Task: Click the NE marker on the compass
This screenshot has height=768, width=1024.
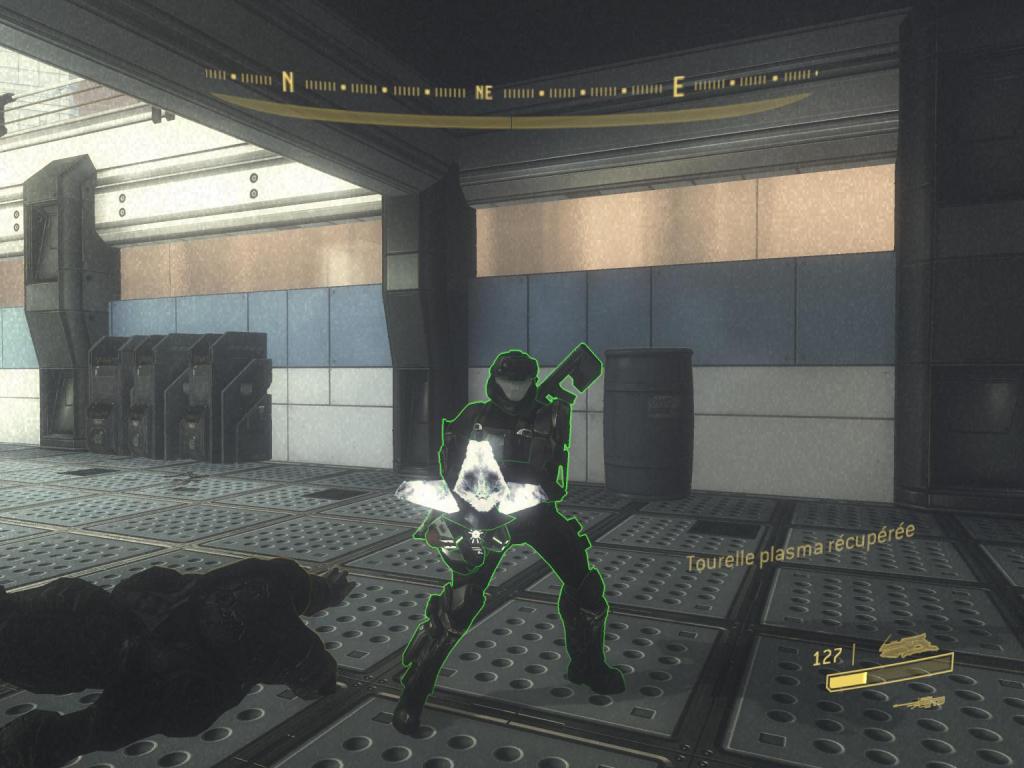Action: coord(485,92)
